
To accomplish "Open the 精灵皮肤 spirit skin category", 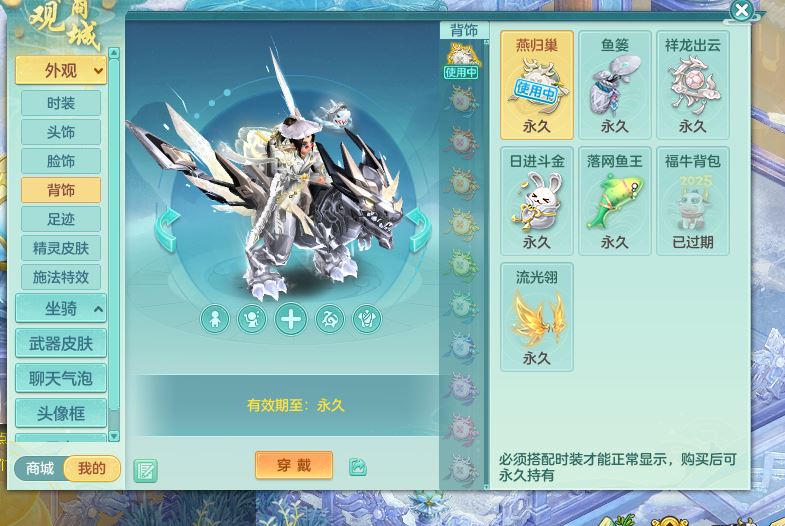I will point(61,248).
